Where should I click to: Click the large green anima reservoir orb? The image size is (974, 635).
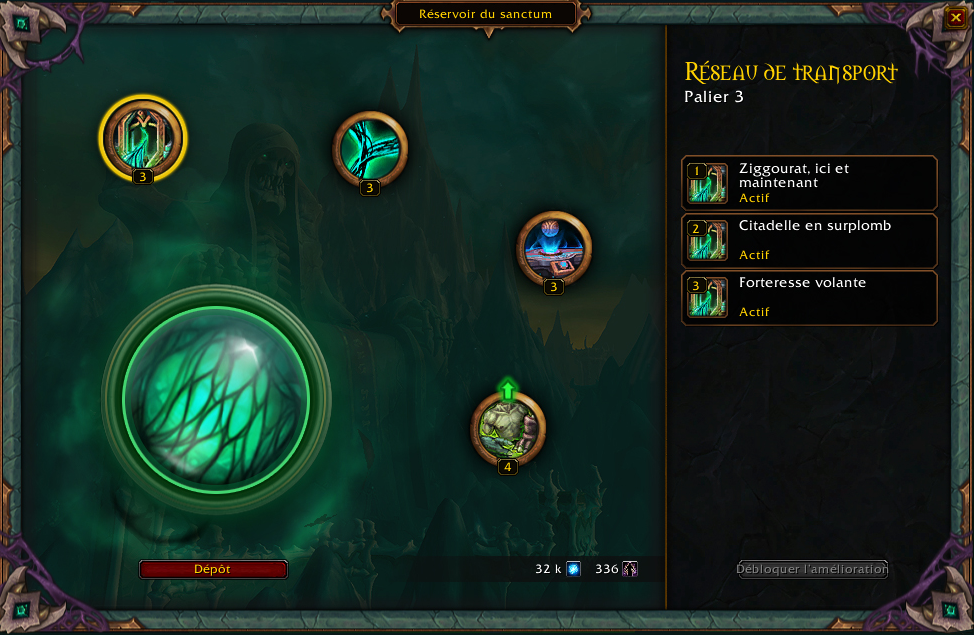[x=216, y=399]
